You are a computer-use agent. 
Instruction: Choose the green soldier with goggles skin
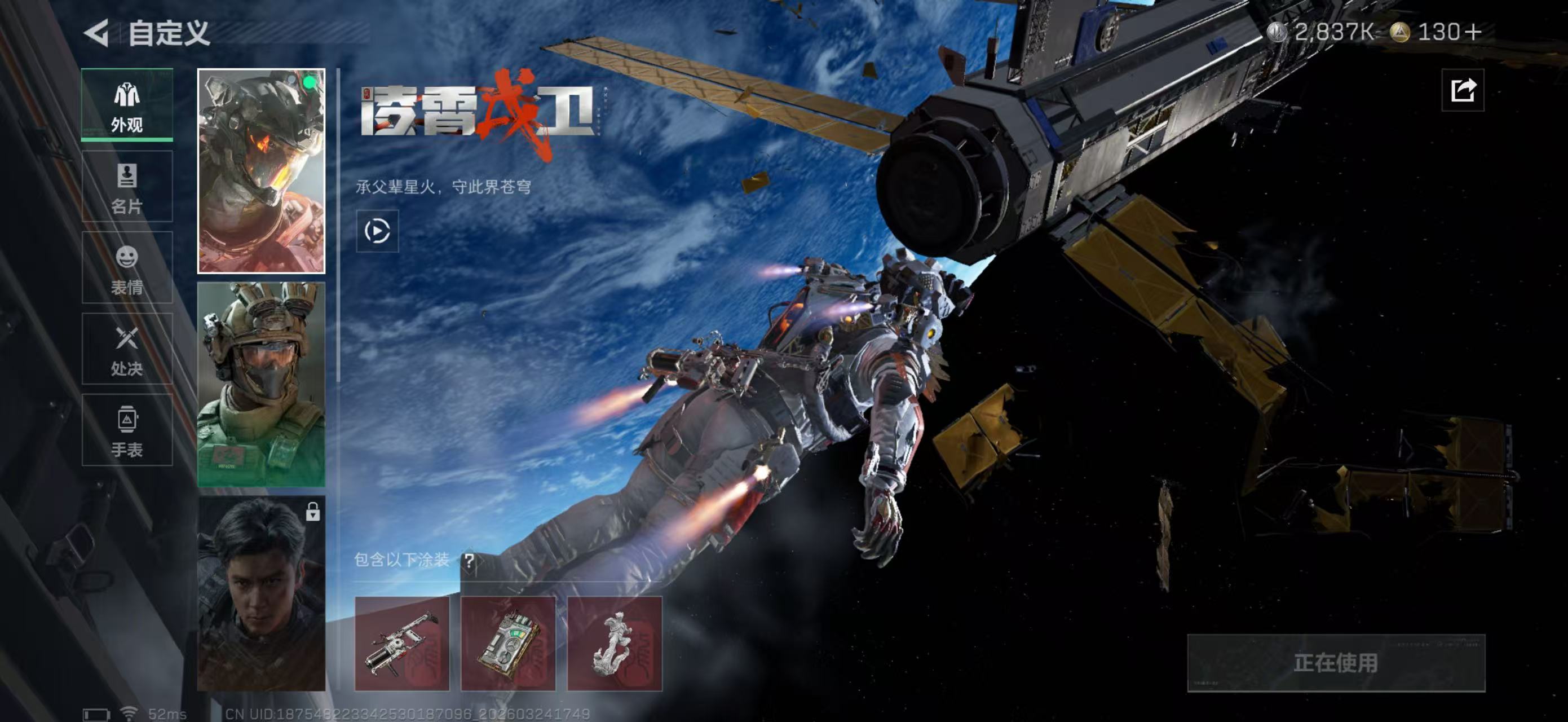(x=261, y=384)
